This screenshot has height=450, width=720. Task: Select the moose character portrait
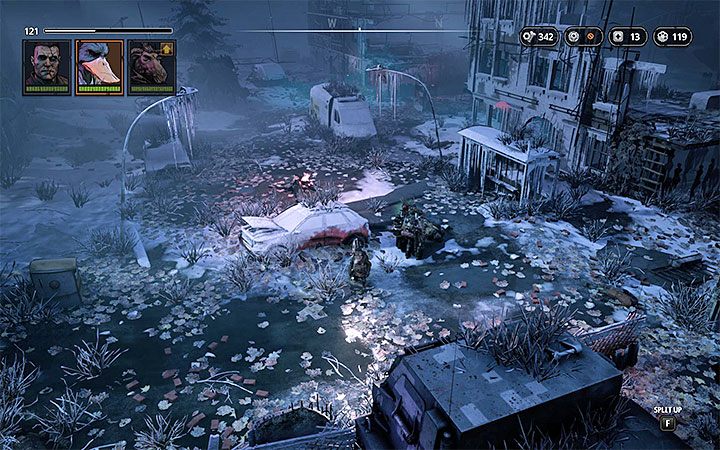coord(150,66)
